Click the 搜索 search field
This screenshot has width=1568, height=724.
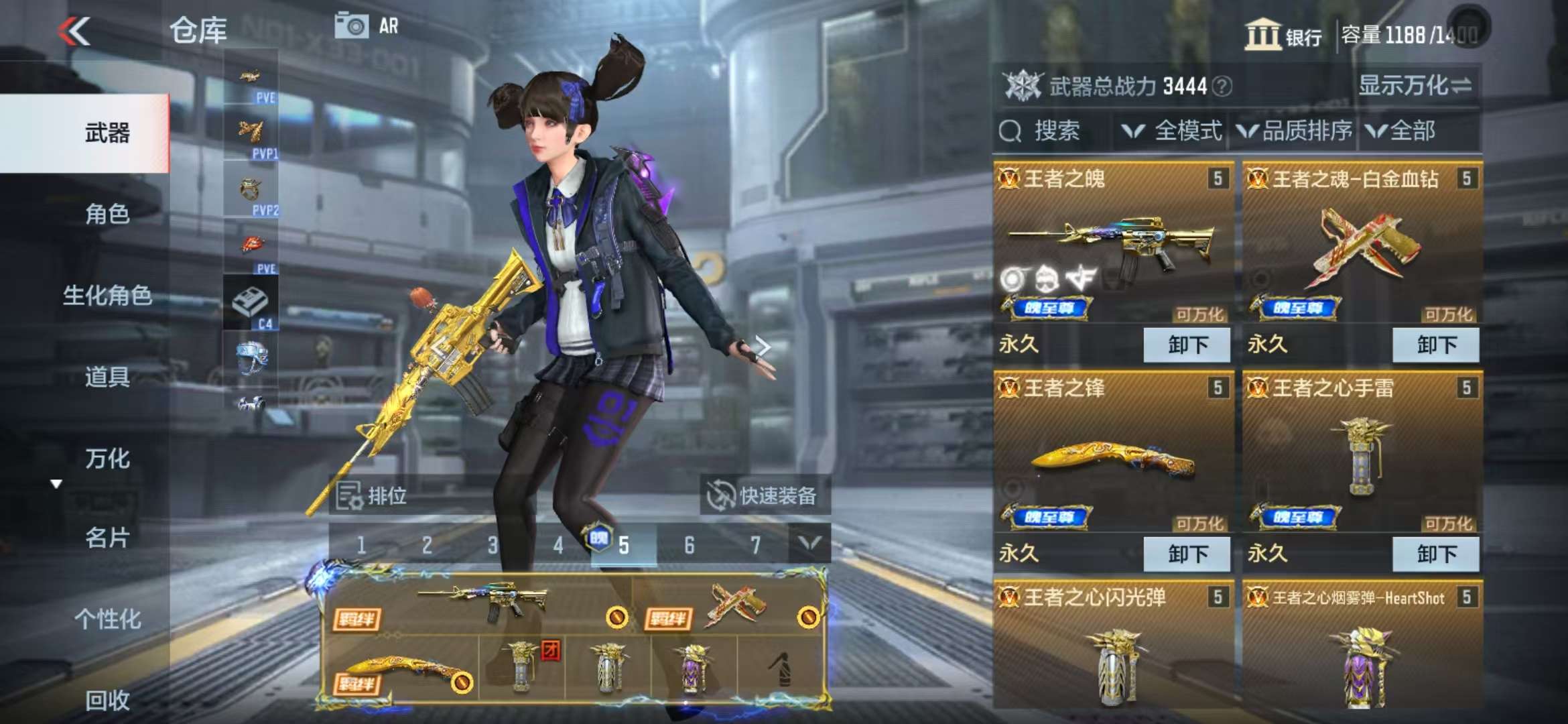click(1052, 131)
